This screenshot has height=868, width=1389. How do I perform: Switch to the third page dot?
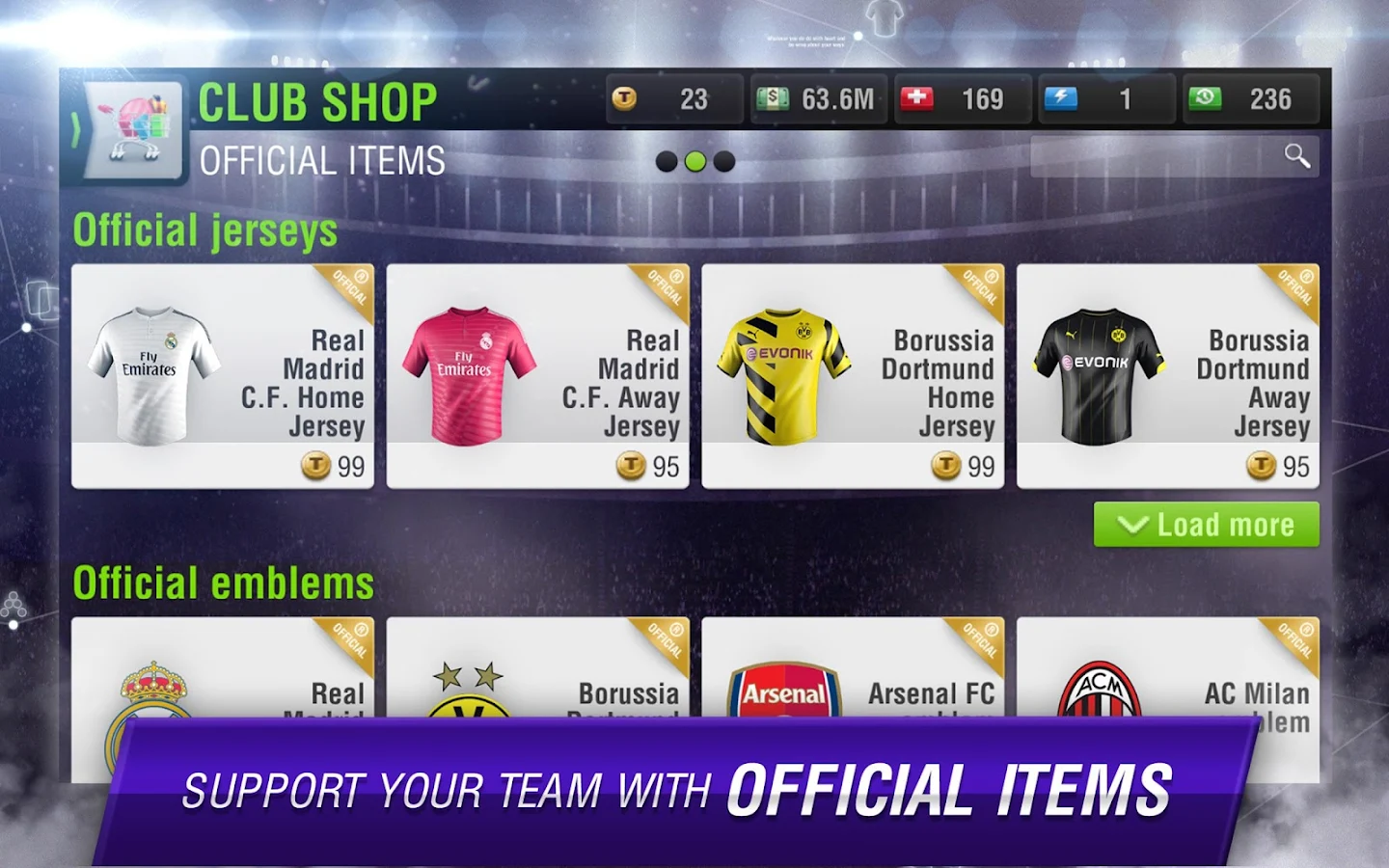pos(724,162)
